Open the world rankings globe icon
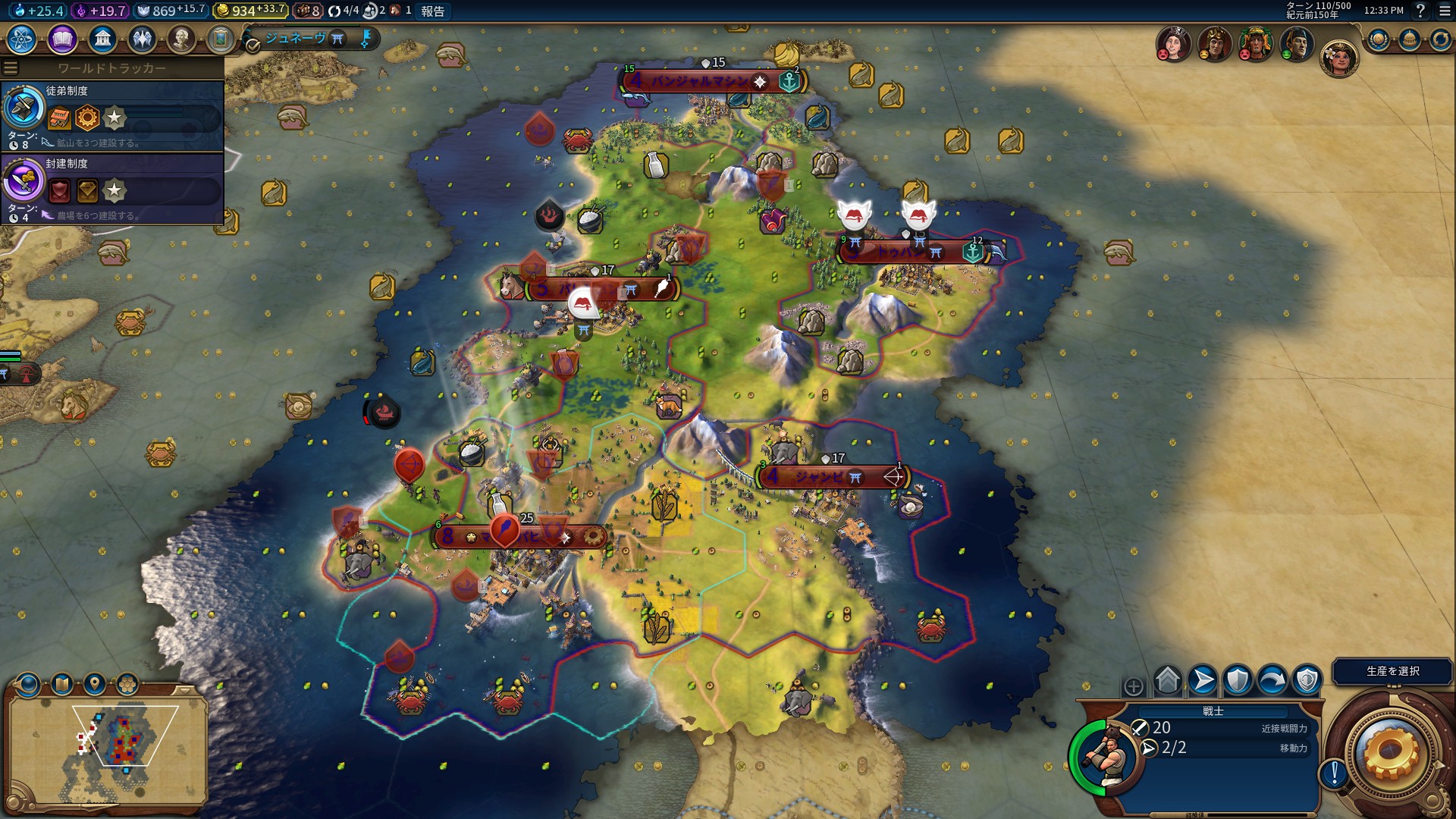1456x819 pixels. [x=1378, y=39]
